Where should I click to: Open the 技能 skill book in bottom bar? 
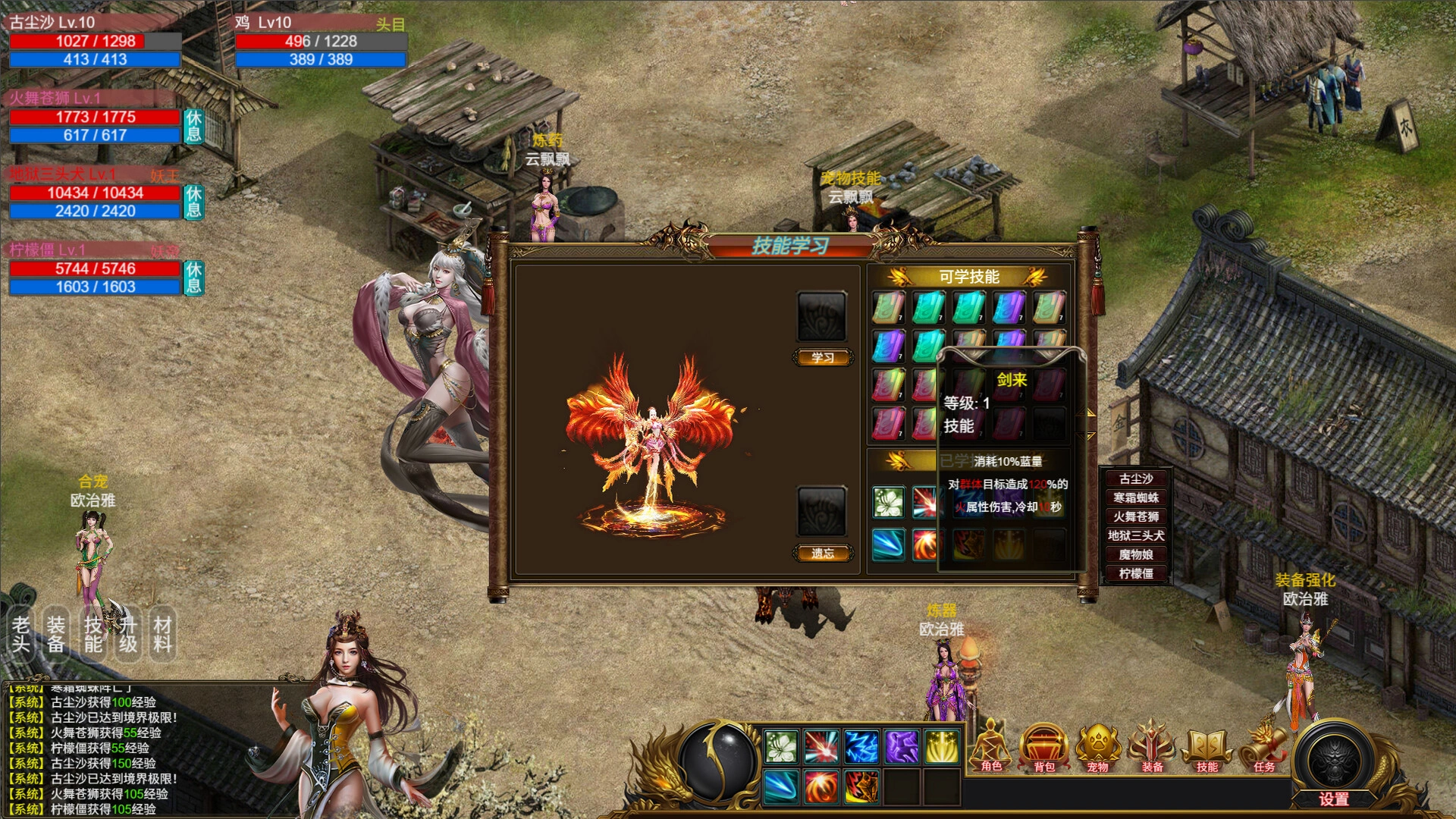tap(1207, 748)
